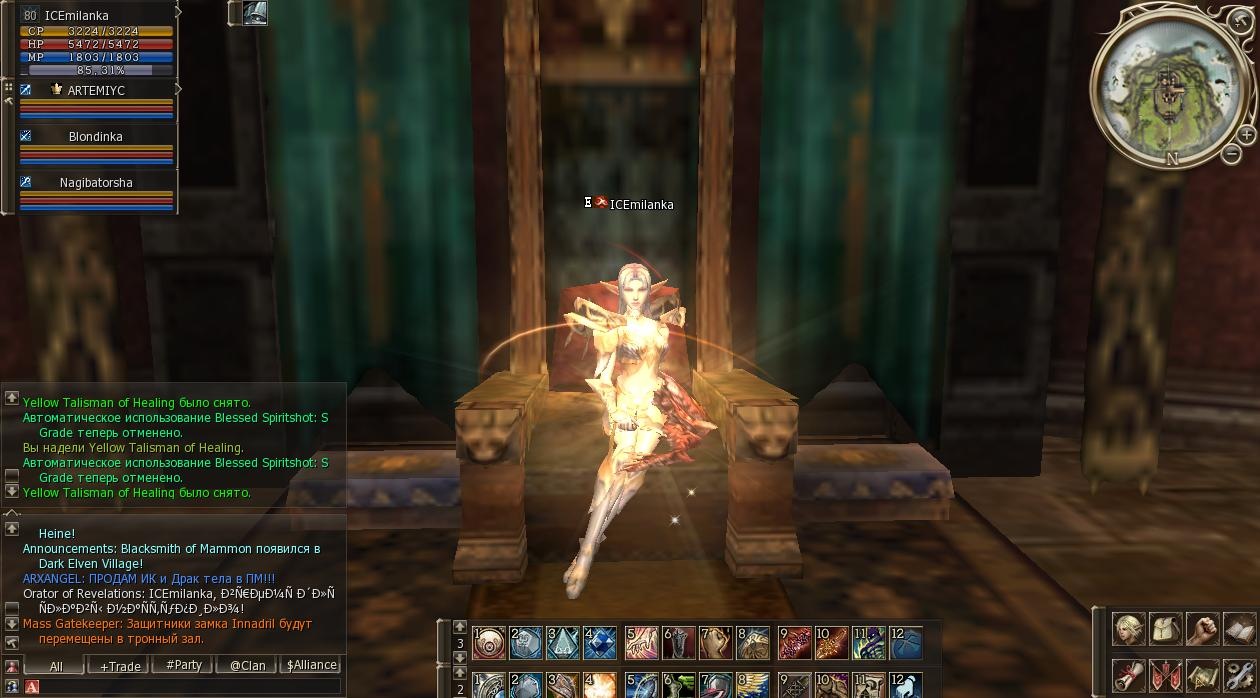This screenshot has width=1260, height=698.
Task: Open system menu wrench and gears icon
Action: click(1238, 675)
